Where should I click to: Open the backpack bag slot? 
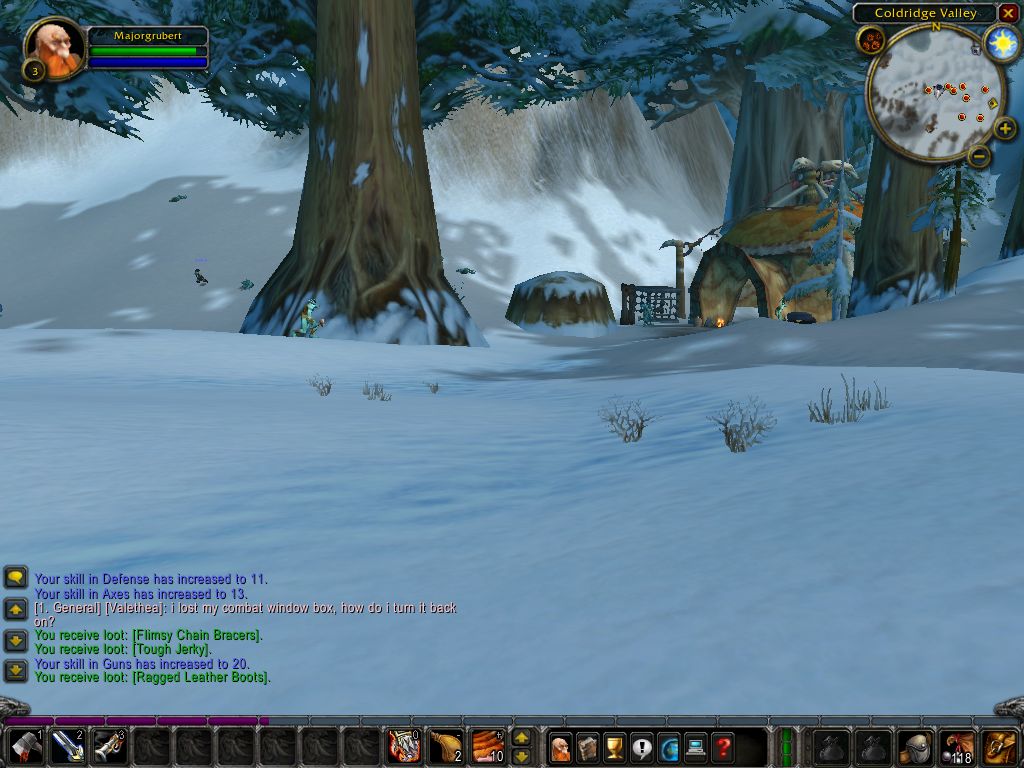(x=999, y=746)
